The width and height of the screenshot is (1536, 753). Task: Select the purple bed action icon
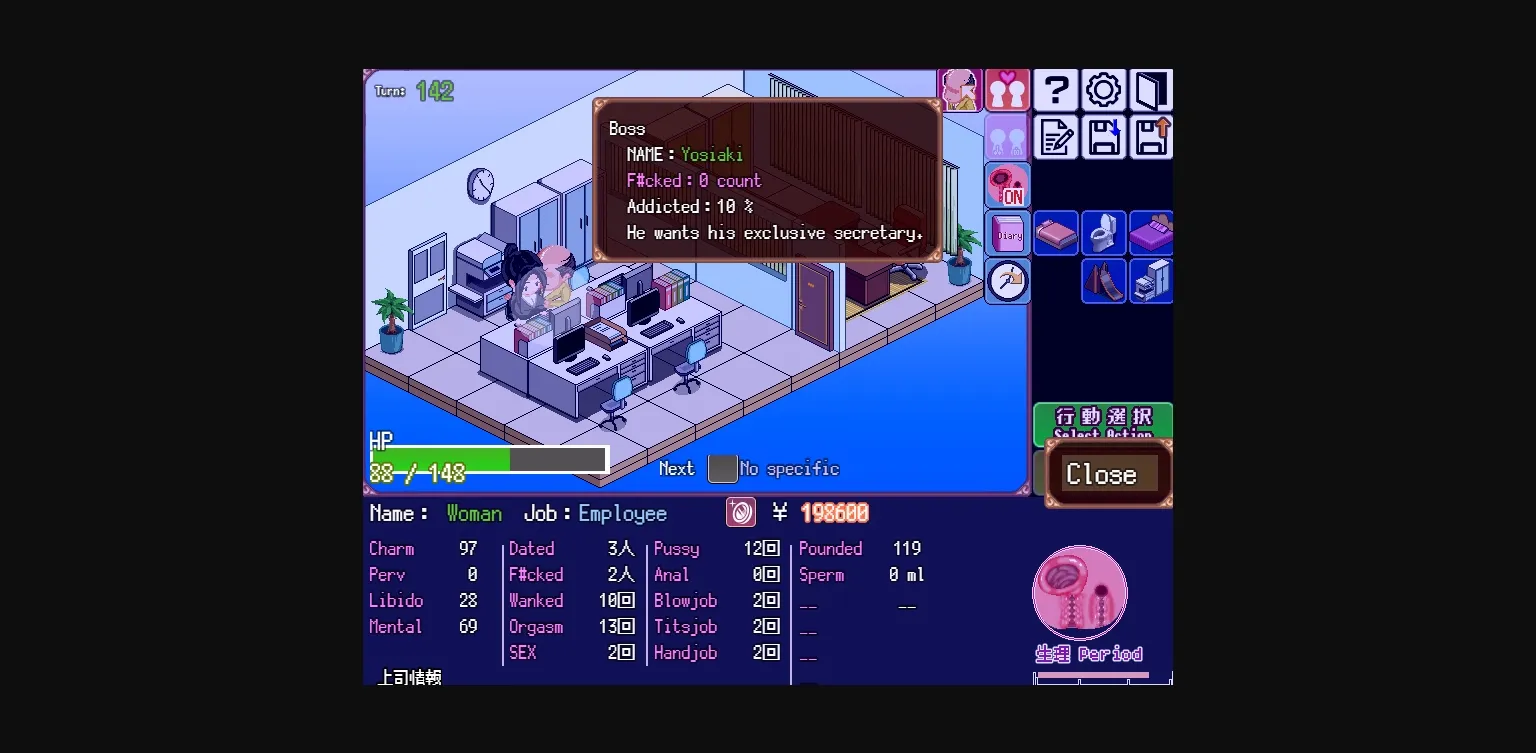tap(1151, 232)
